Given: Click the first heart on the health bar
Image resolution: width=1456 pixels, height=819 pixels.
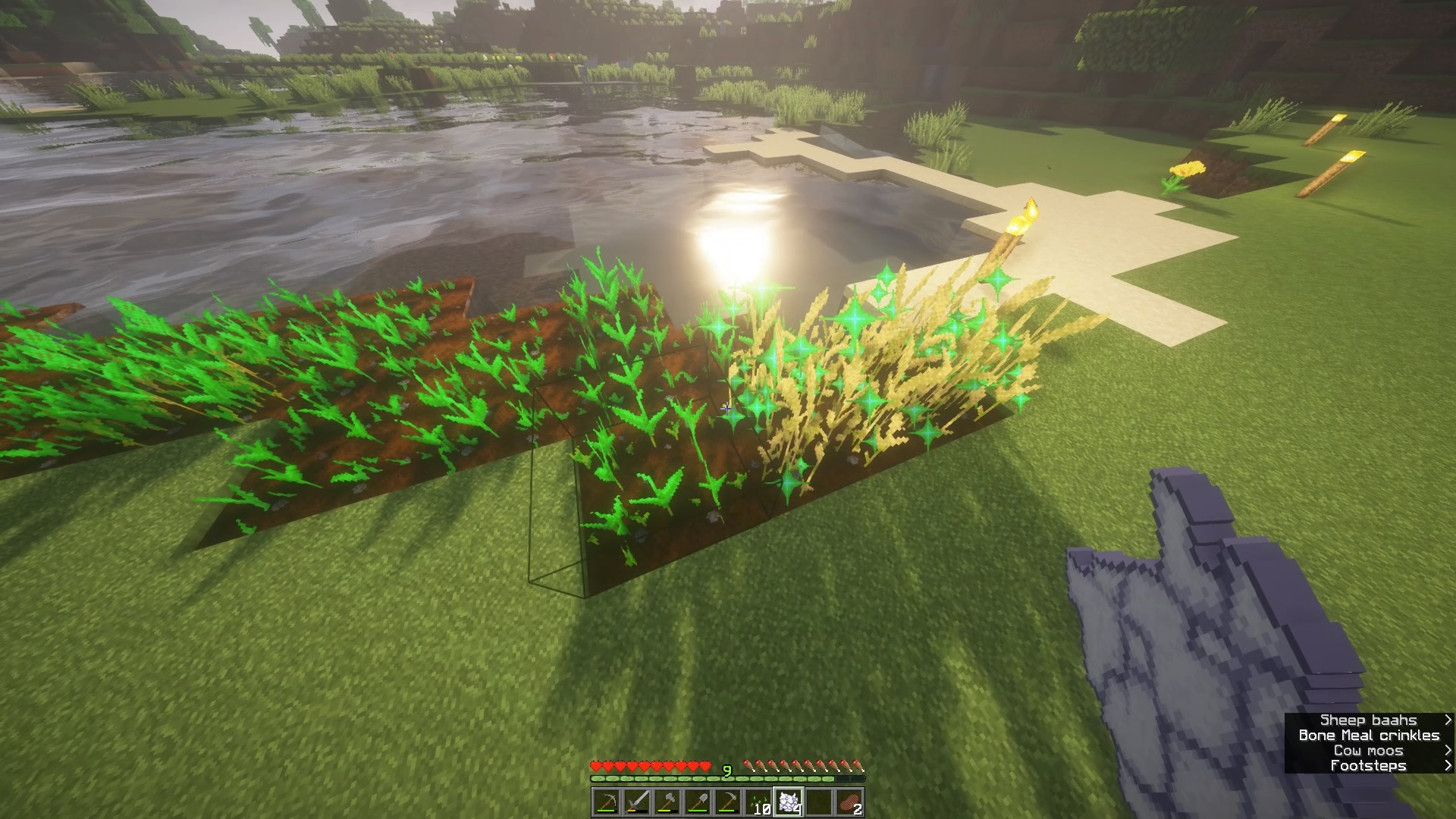Looking at the screenshot, I should (x=595, y=766).
